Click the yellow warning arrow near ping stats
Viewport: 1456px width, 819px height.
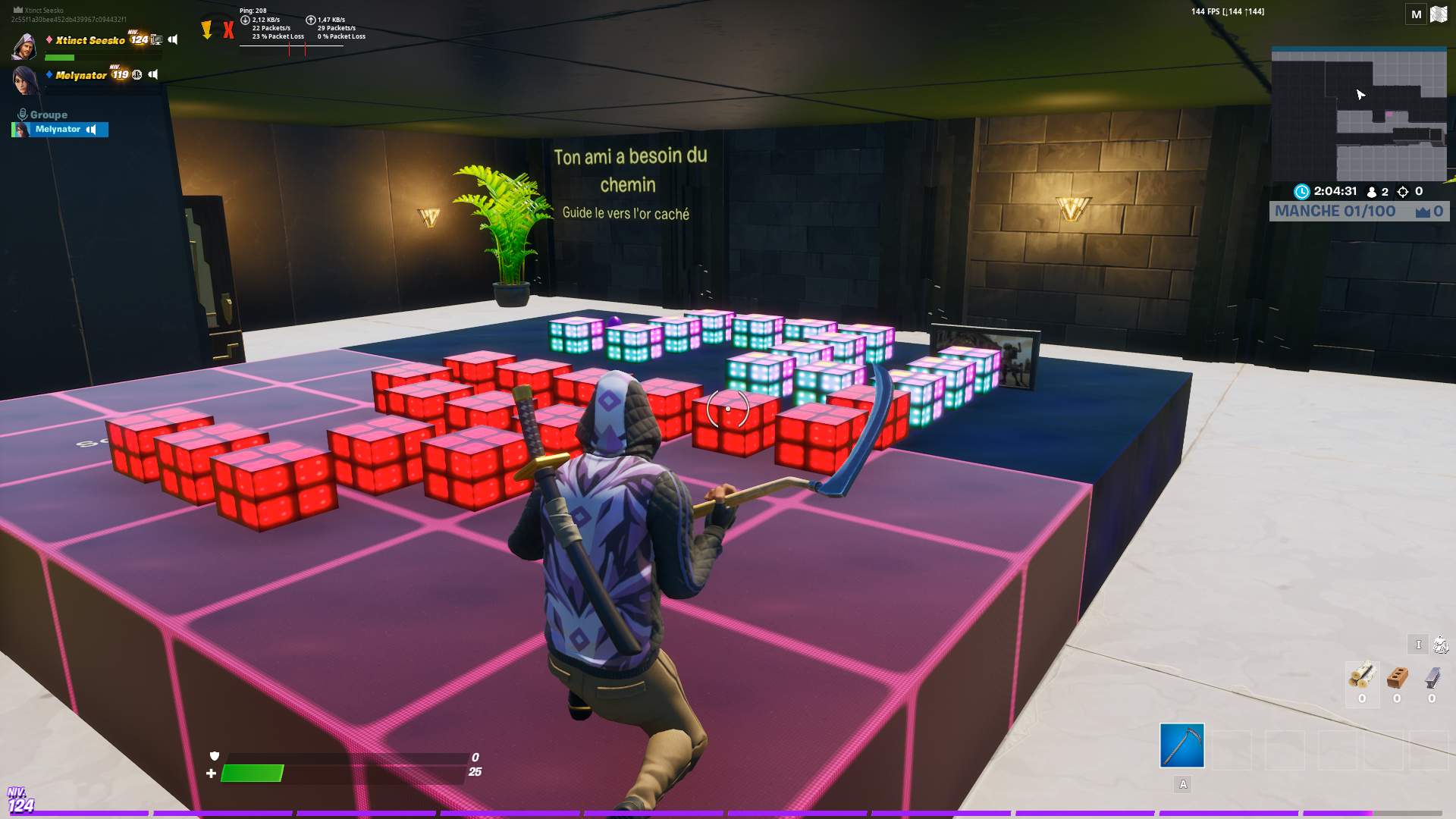(x=207, y=30)
